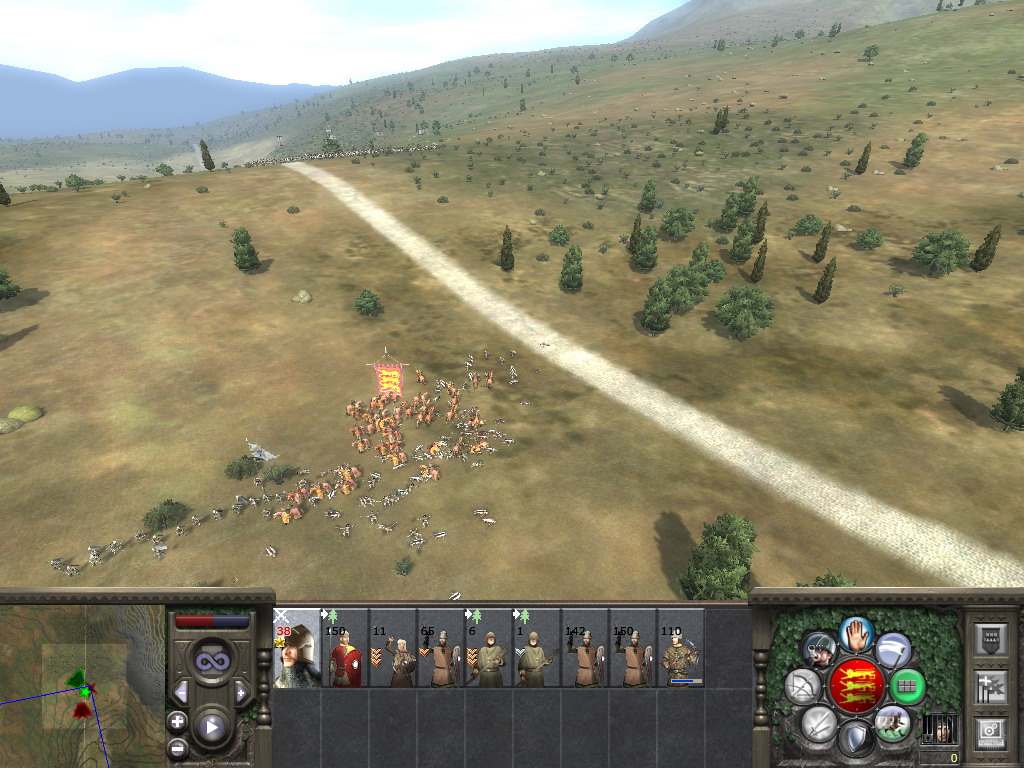Screen dimensions: 1024x768
Task: Toggle the infinity battle timer button
Action: (x=212, y=660)
